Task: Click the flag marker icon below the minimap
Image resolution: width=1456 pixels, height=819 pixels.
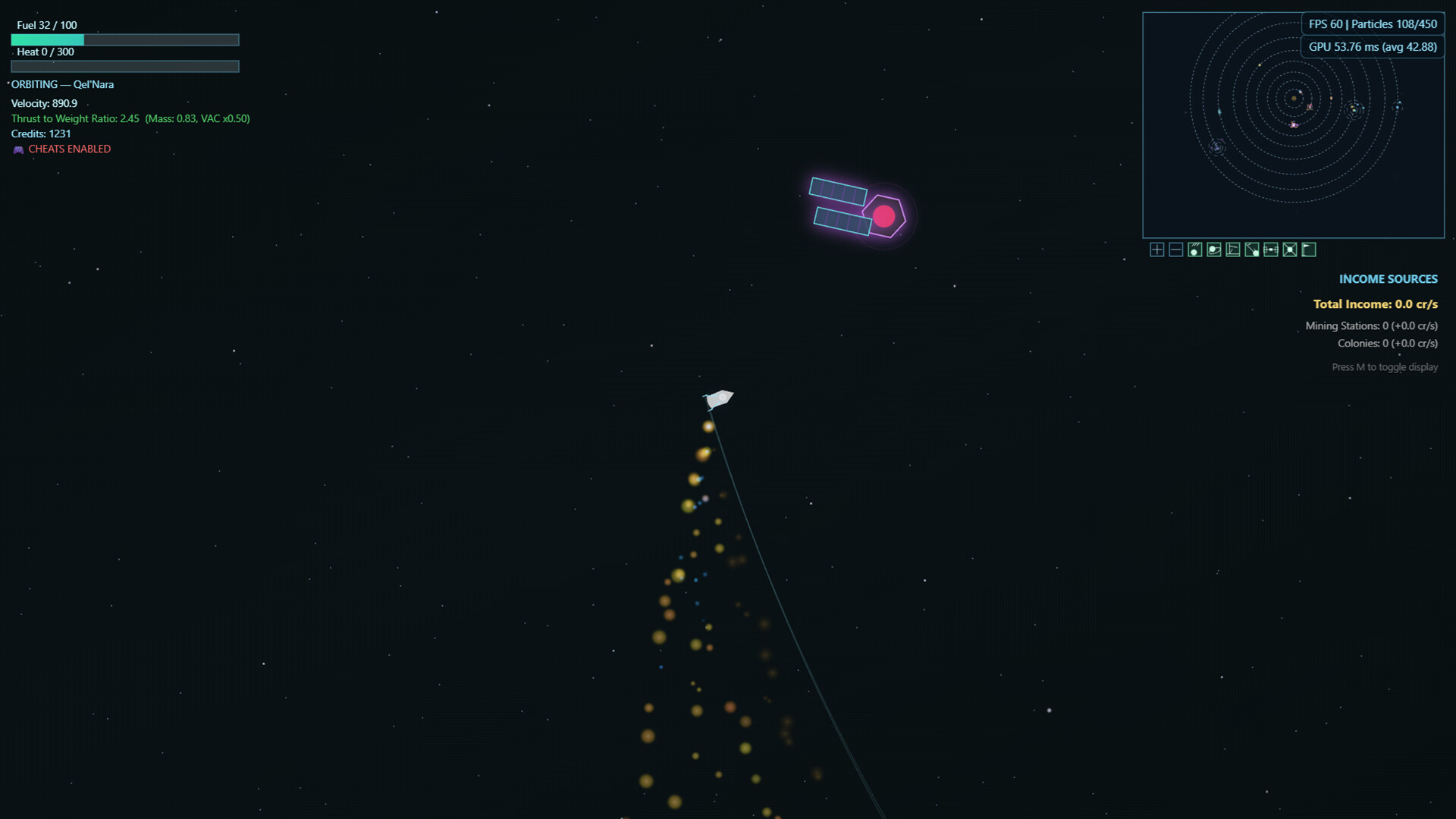Action: 1309,249
